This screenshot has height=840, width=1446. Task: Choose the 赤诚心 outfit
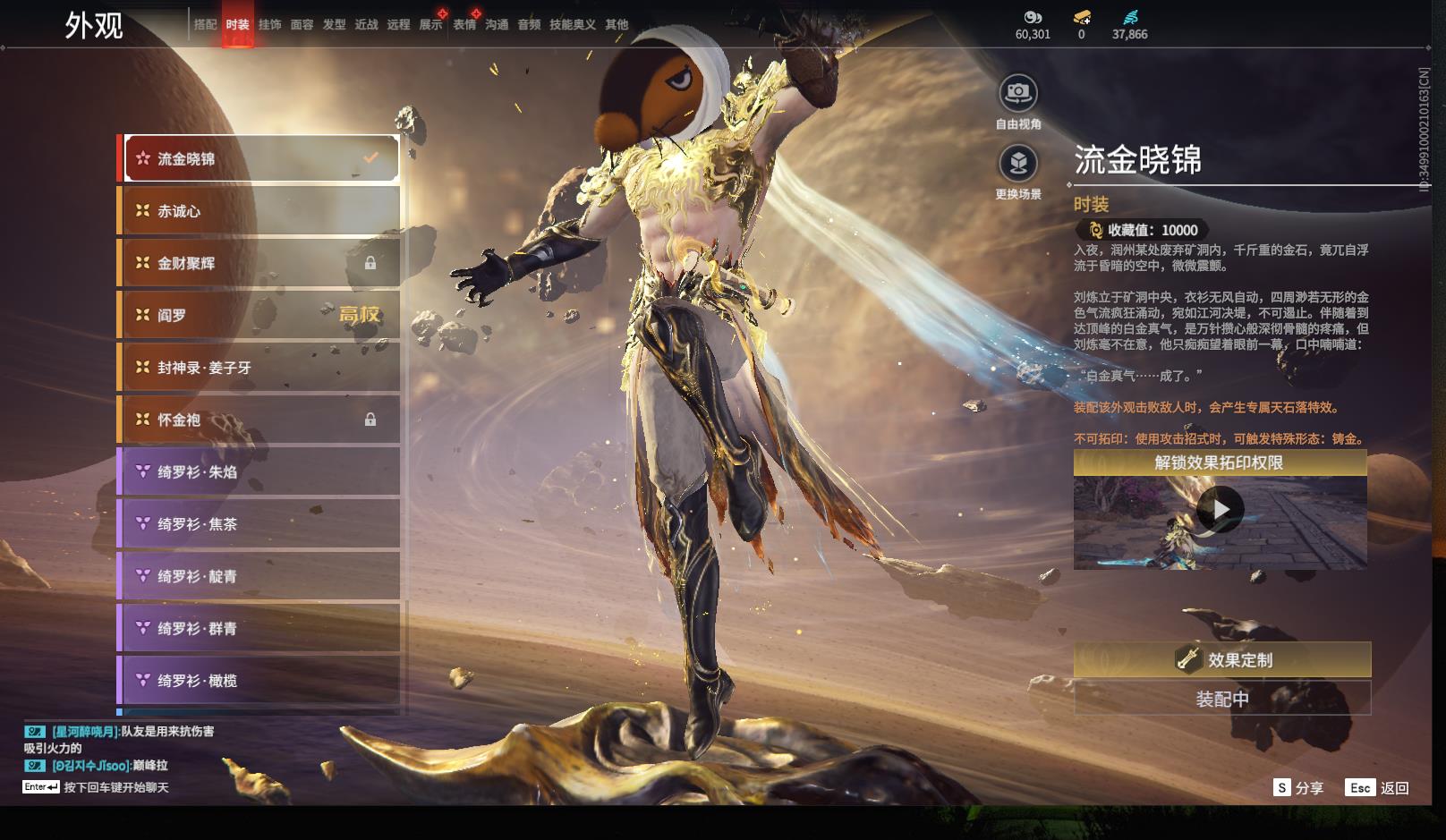pyautogui.click(x=260, y=211)
